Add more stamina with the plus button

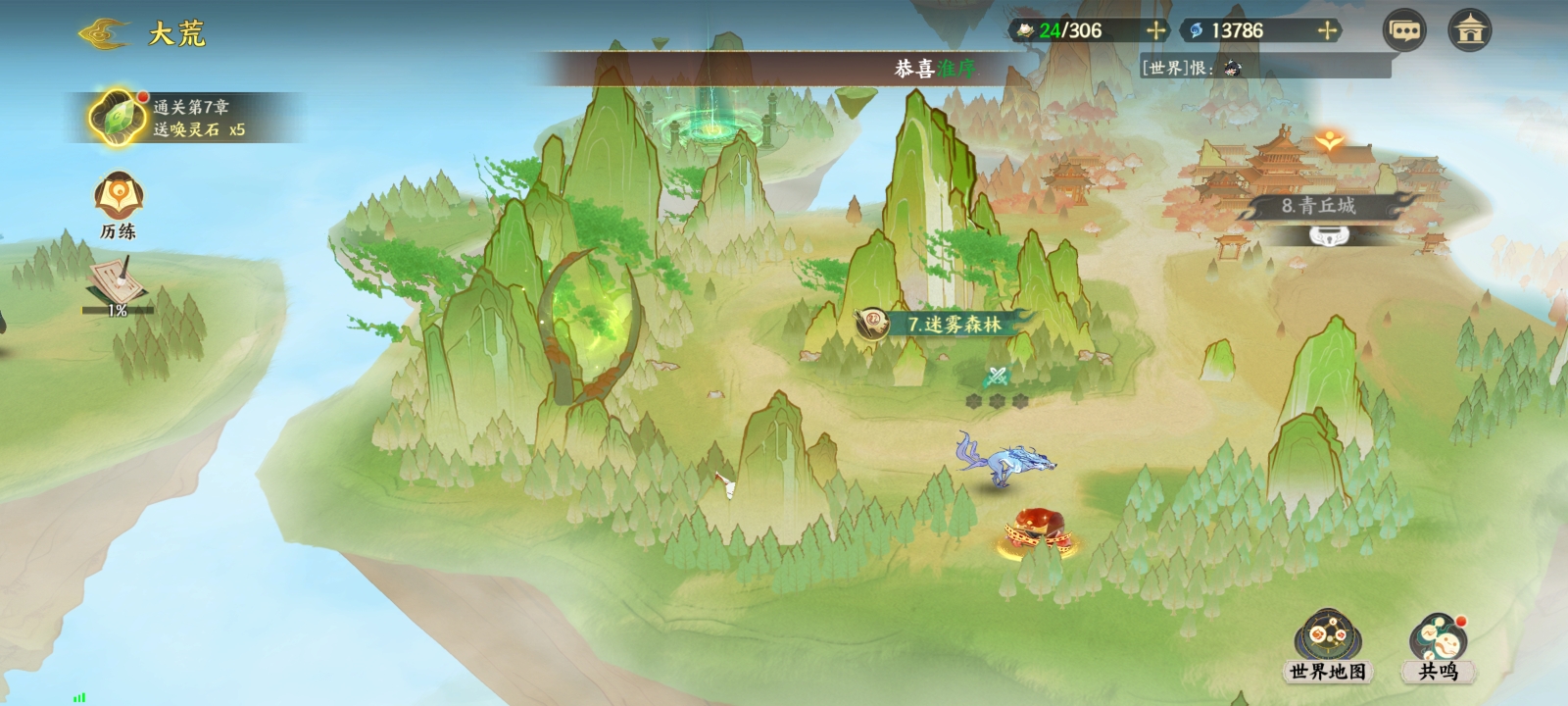[1156, 30]
